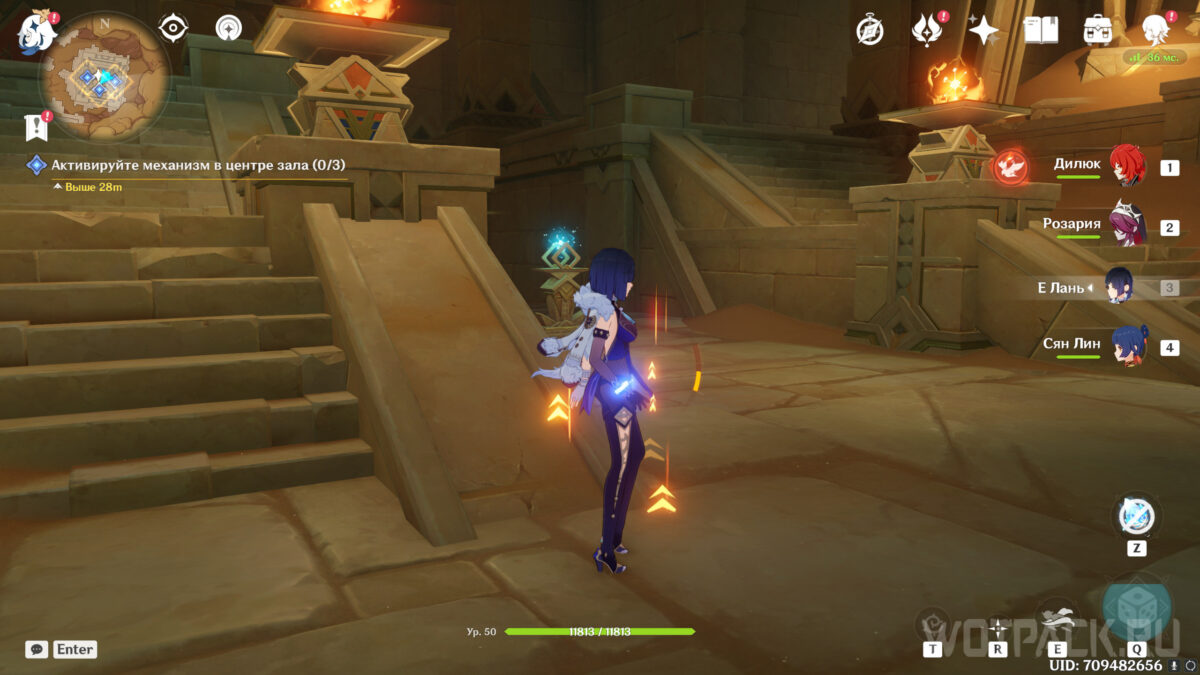The image size is (1200, 675).
Task: Open the quest log bookmark icon
Action: (36, 127)
